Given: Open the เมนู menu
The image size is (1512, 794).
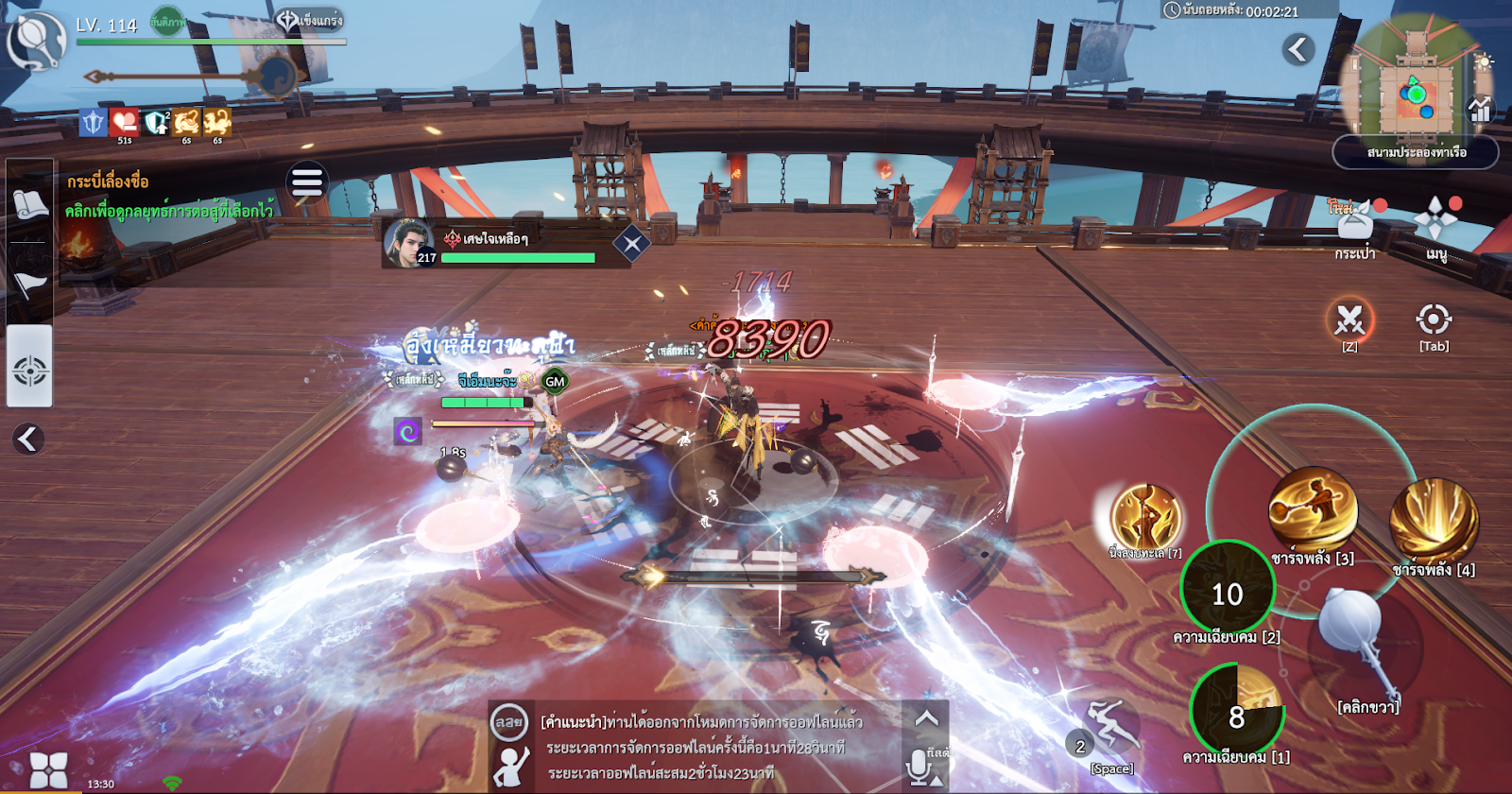Looking at the screenshot, I should (1435, 222).
